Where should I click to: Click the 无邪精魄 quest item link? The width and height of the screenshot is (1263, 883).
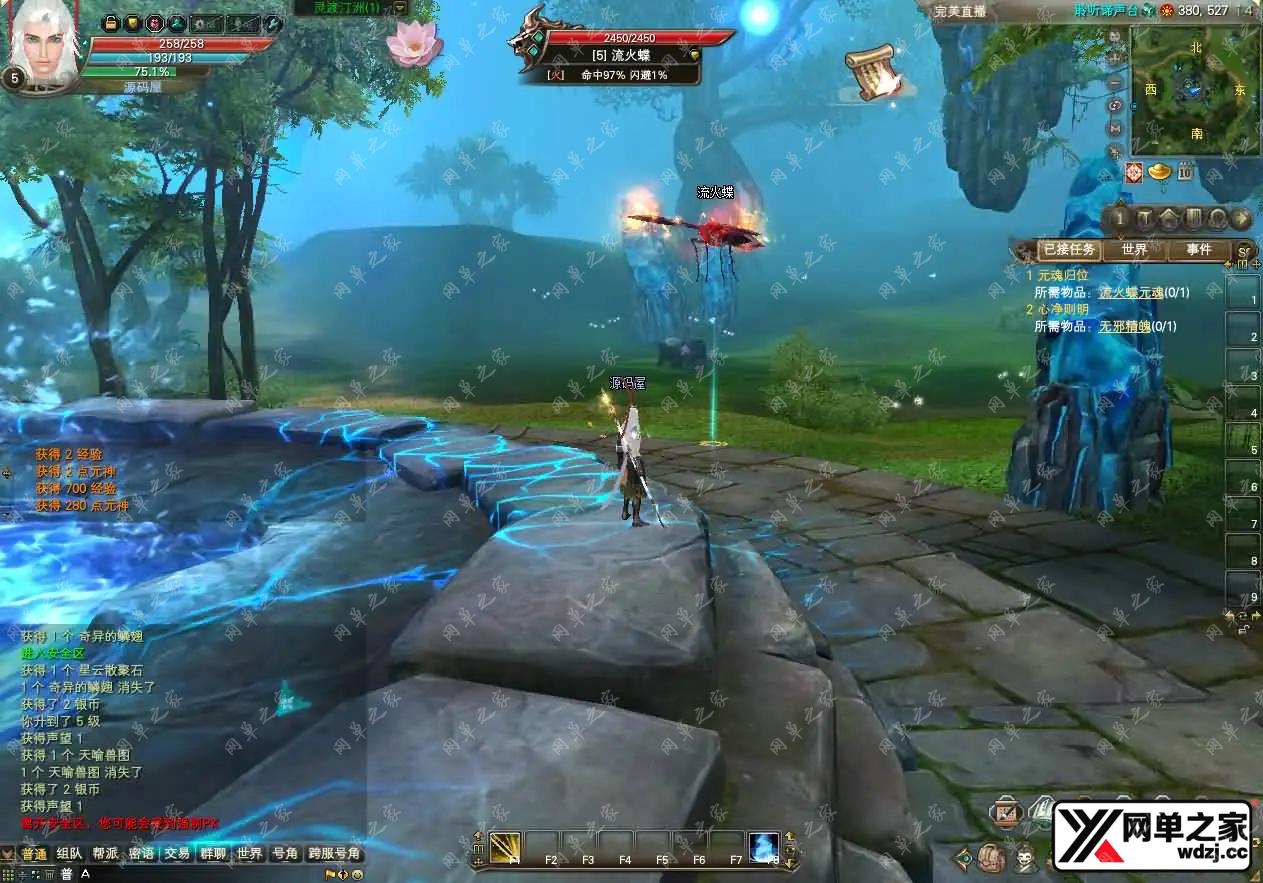[x=1124, y=326]
